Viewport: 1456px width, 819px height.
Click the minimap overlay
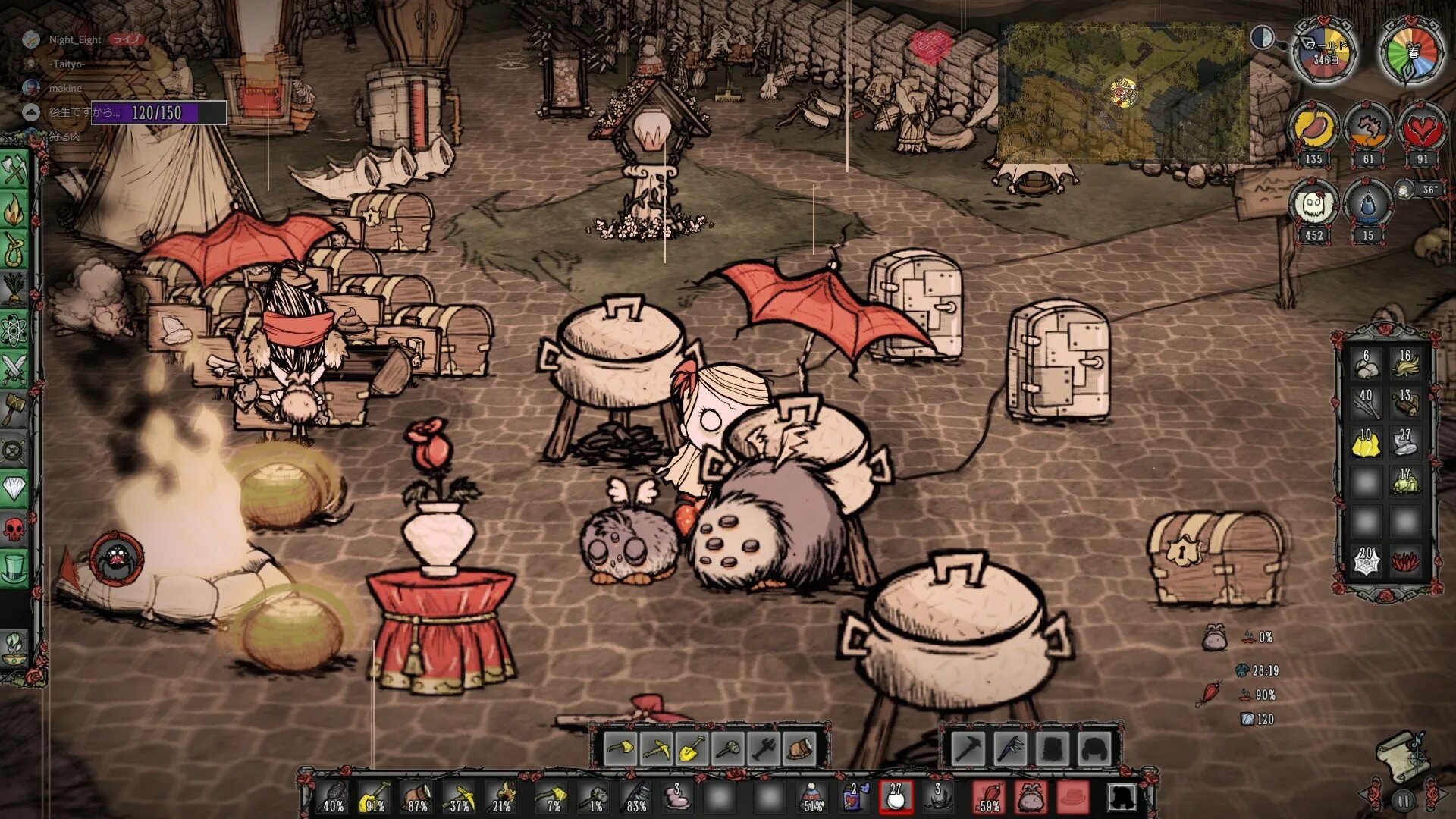coord(1122,93)
